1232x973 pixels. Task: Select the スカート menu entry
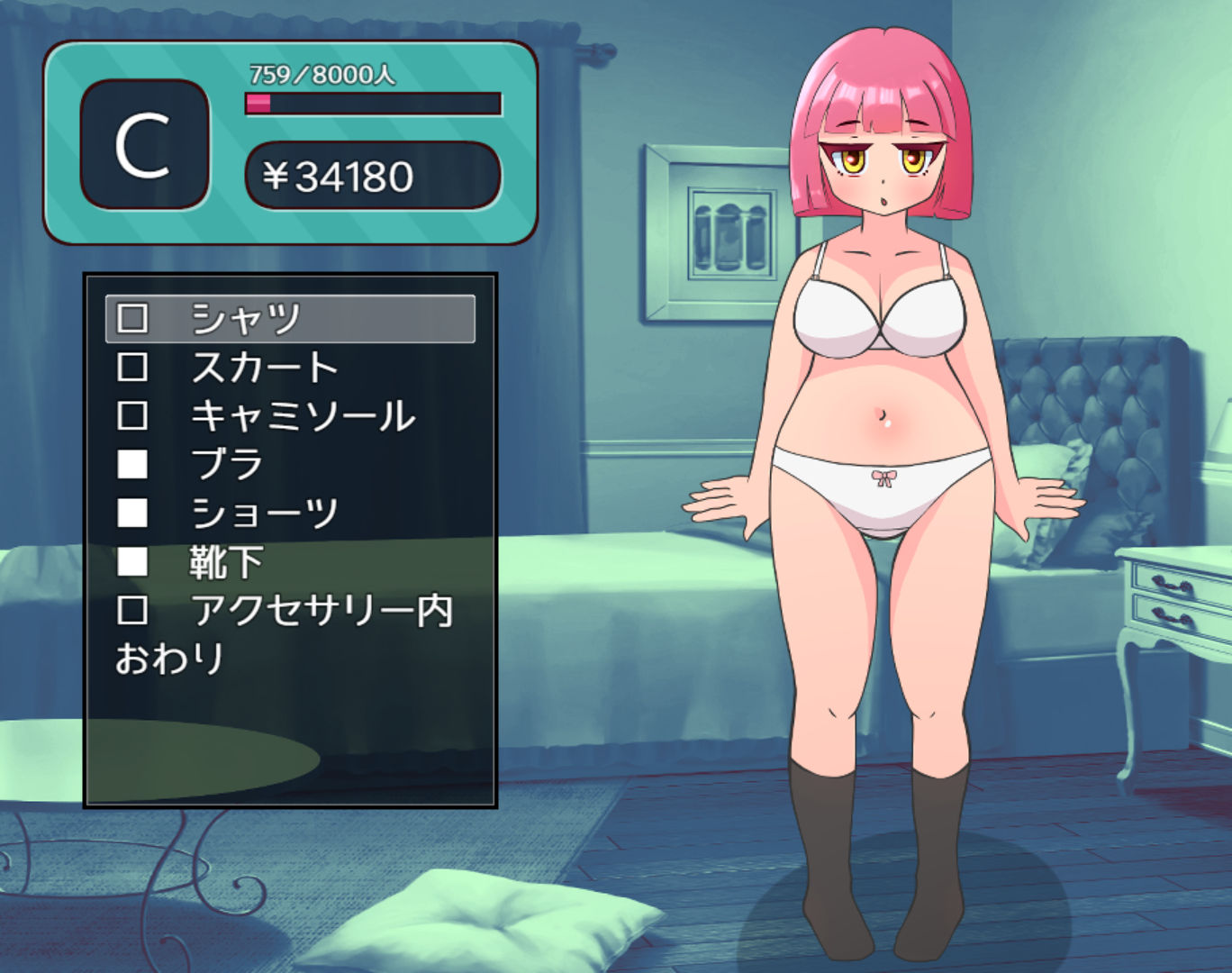[266, 366]
